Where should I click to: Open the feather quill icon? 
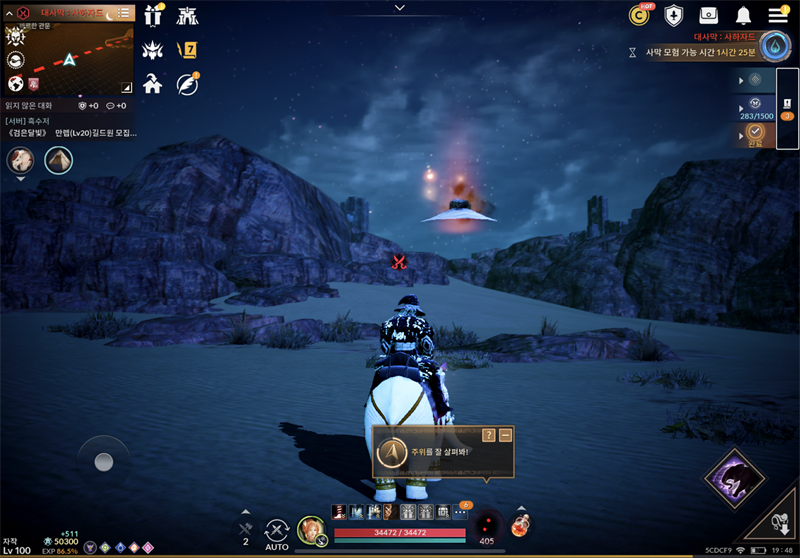[187, 83]
